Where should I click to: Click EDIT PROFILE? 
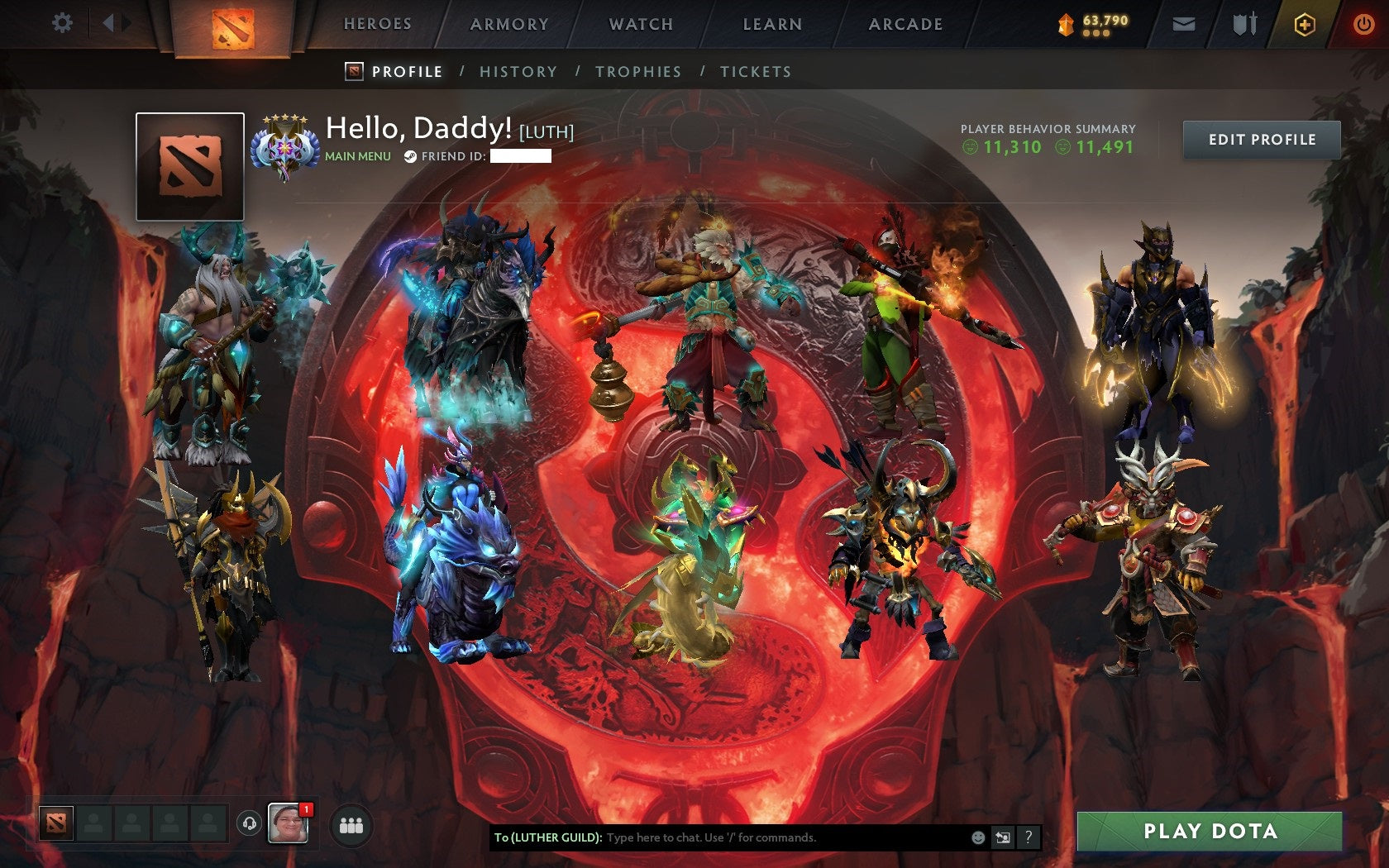pyautogui.click(x=1260, y=140)
